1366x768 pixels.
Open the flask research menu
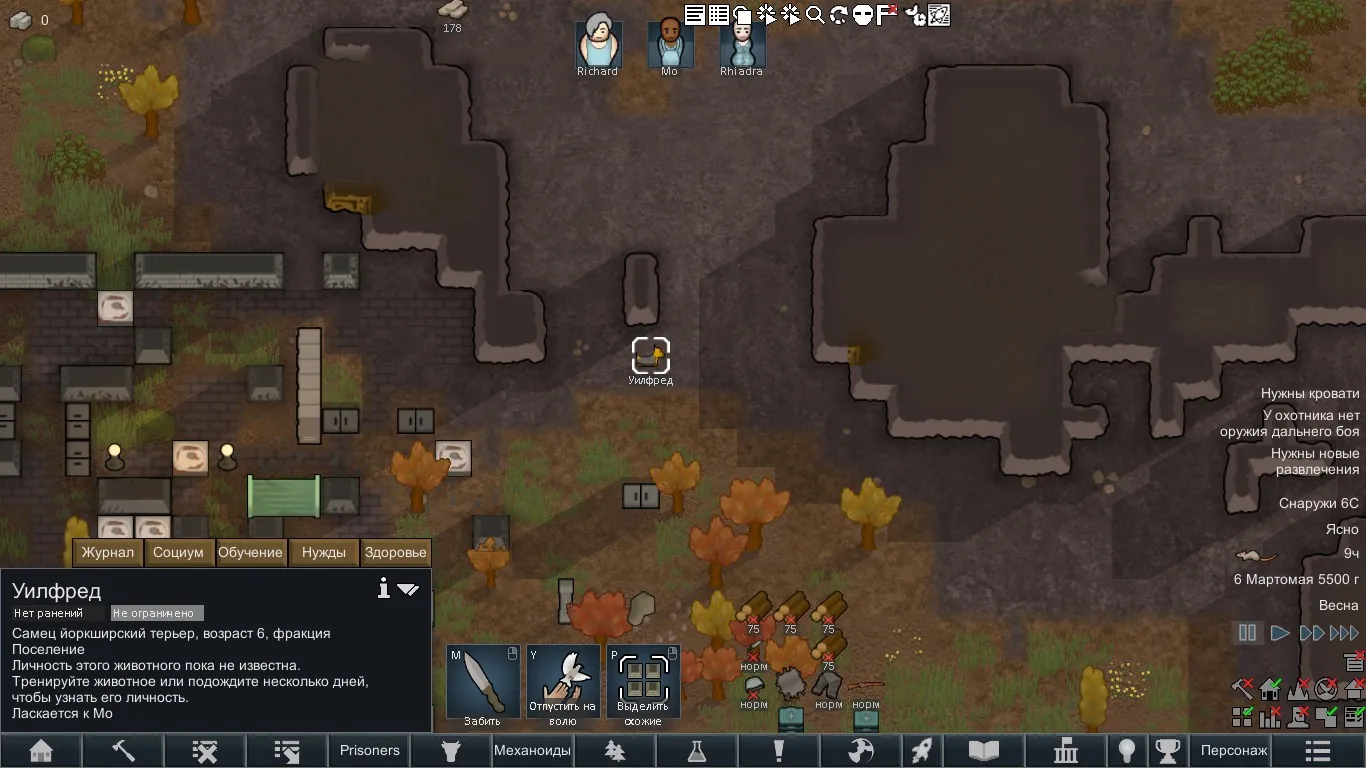coord(697,750)
